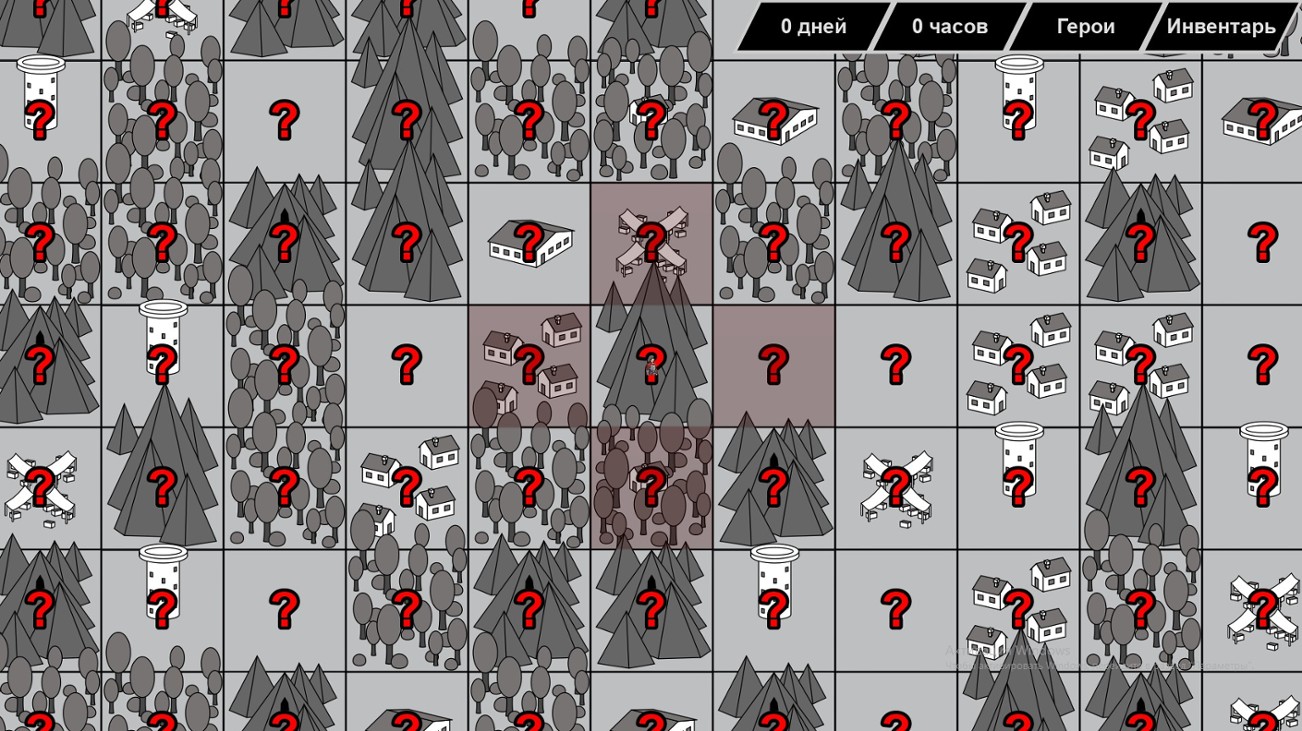Screen dimensions: 1302x731
Task: Click the 0 часов counter
Action: 950,27
